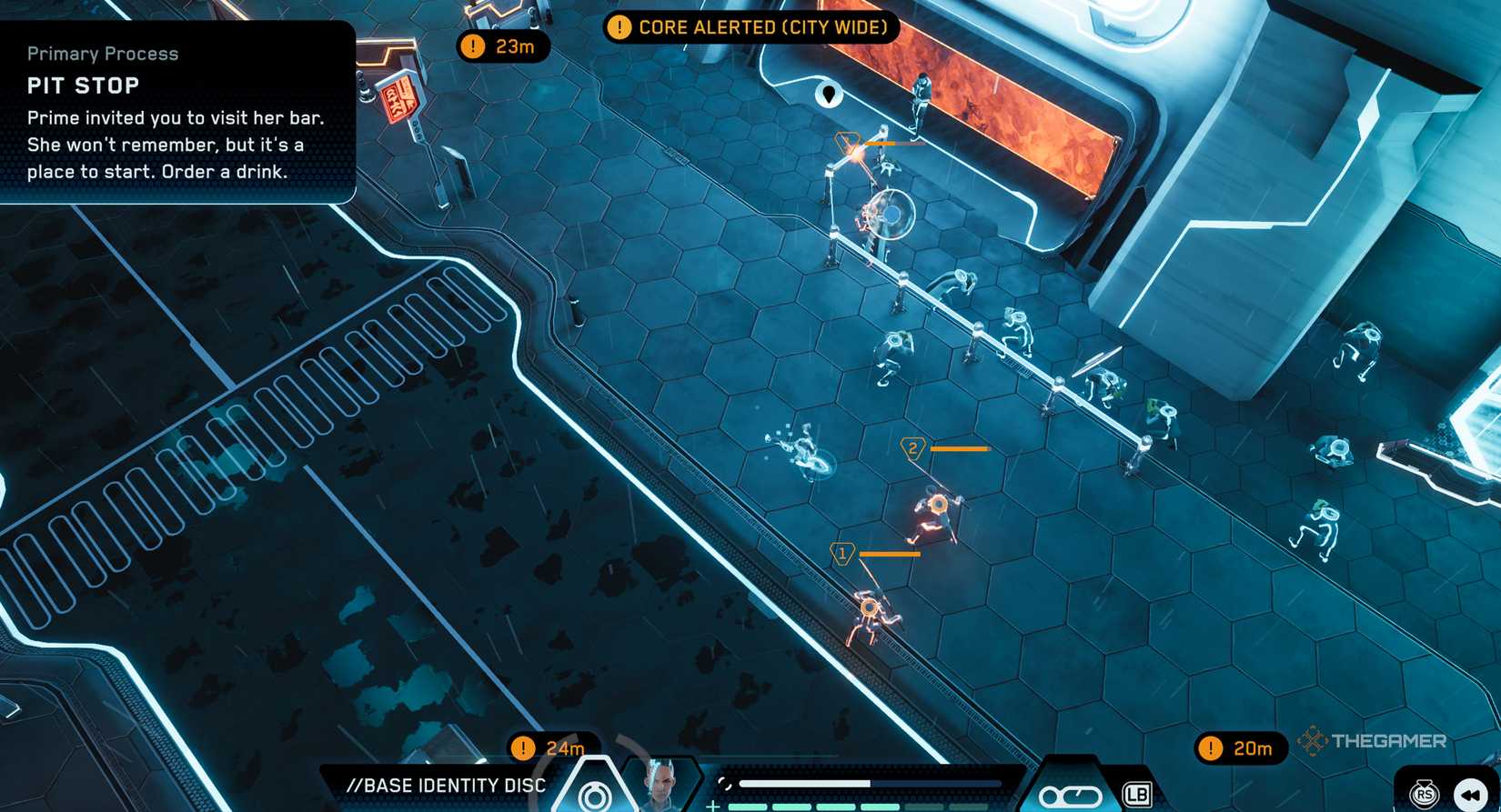The height and width of the screenshot is (812, 1501).
Task: Click the enemy alert marker labeled 1
Action: [x=843, y=552]
